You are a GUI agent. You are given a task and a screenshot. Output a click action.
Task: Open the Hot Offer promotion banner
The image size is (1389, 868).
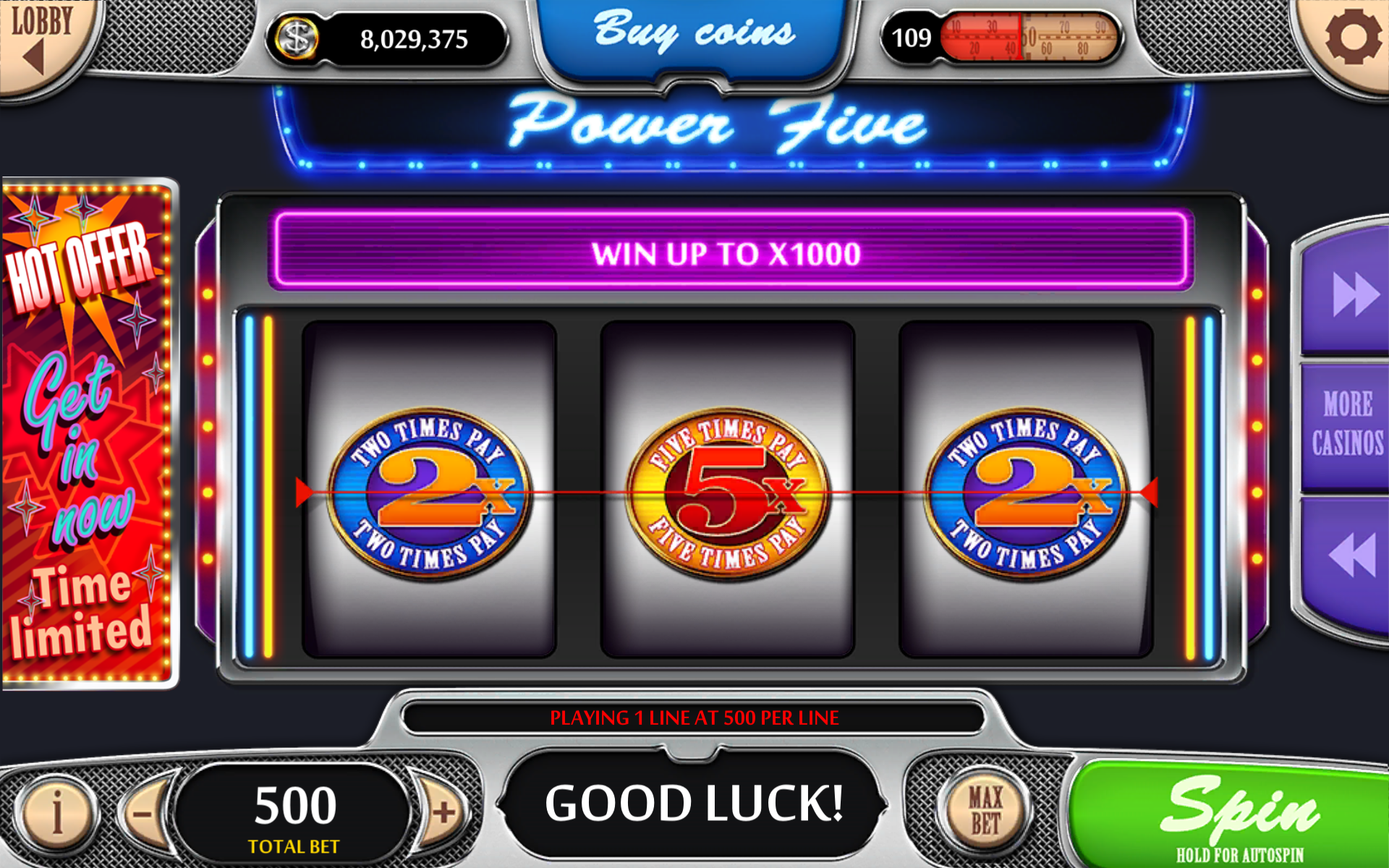click(x=87, y=434)
